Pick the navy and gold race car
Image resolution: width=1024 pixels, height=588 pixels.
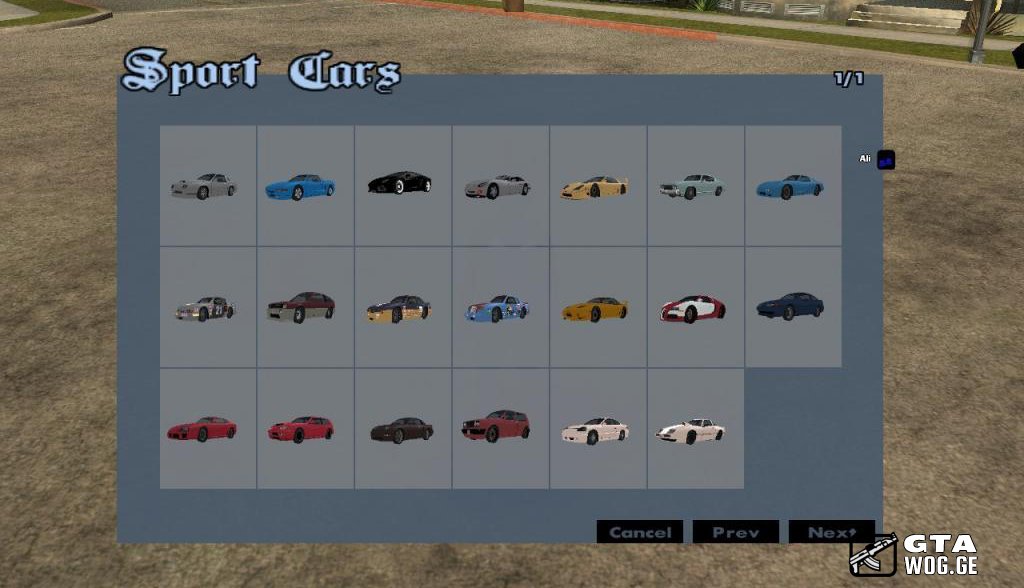click(401, 308)
